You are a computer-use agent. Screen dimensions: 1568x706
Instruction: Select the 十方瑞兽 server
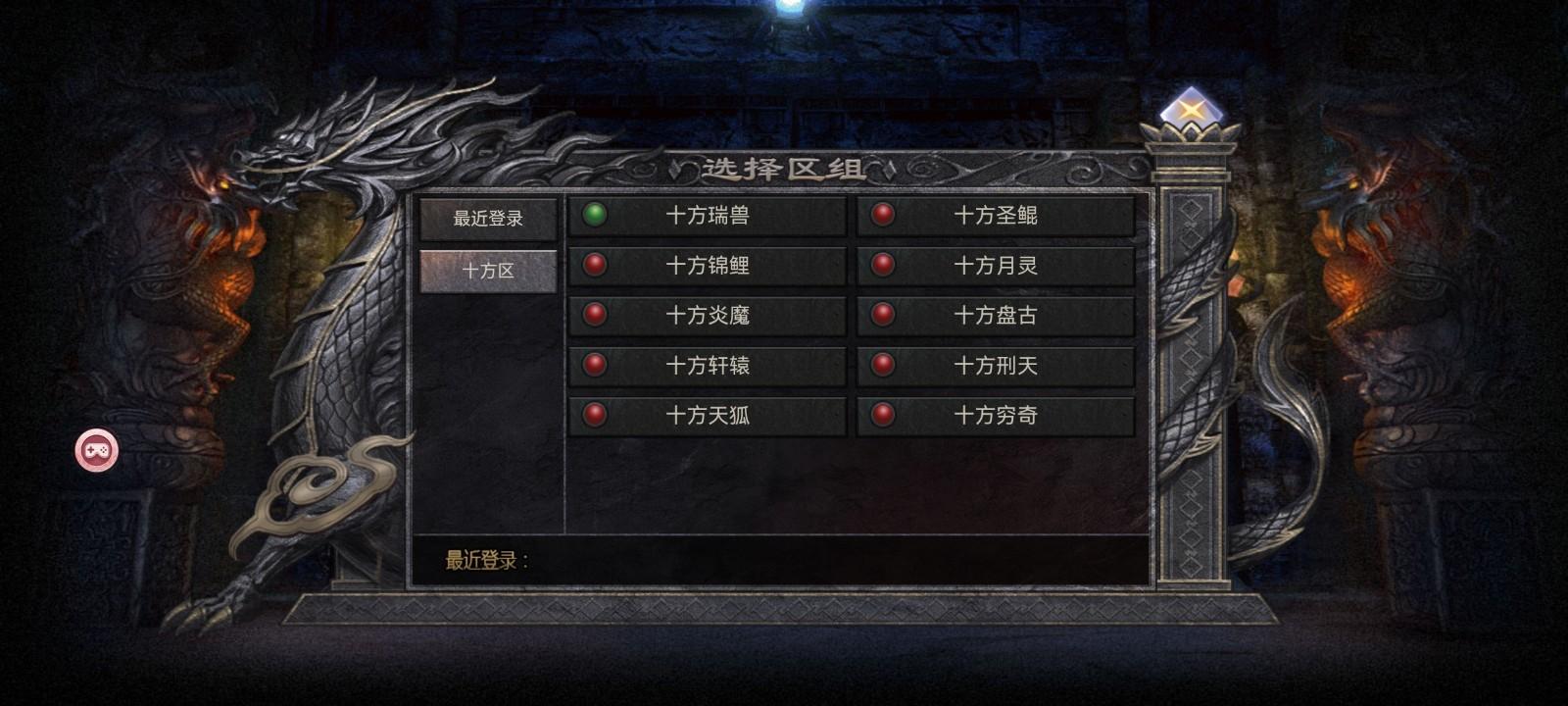[x=708, y=216]
